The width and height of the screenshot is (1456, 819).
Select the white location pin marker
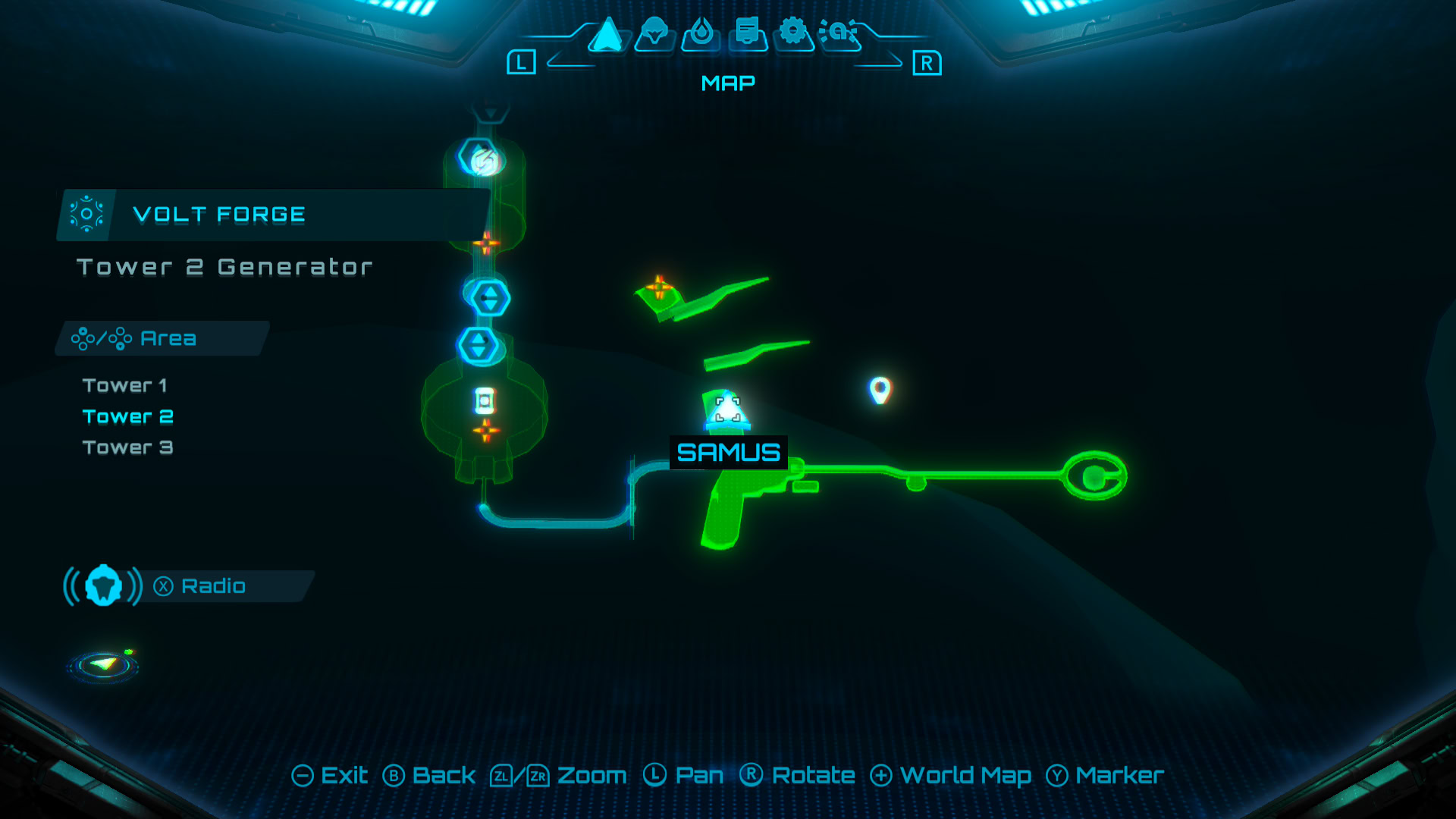880,390
